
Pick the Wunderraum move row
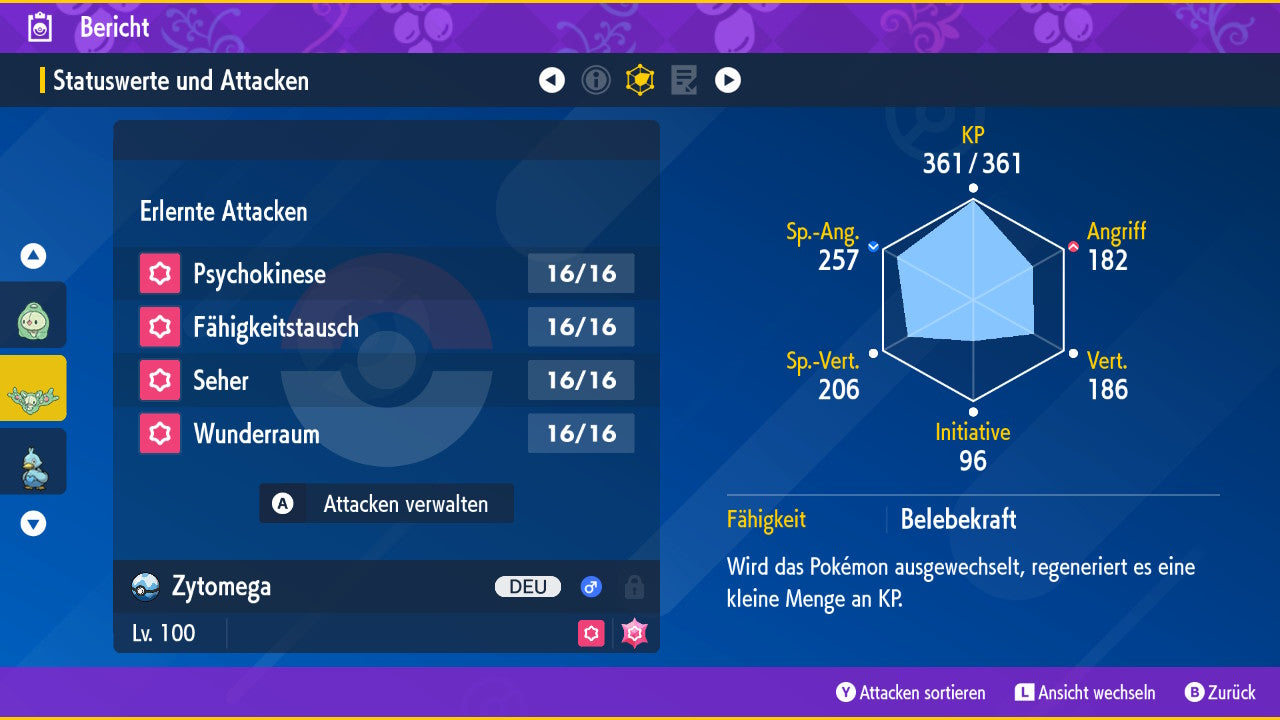(x=386, y=434)
